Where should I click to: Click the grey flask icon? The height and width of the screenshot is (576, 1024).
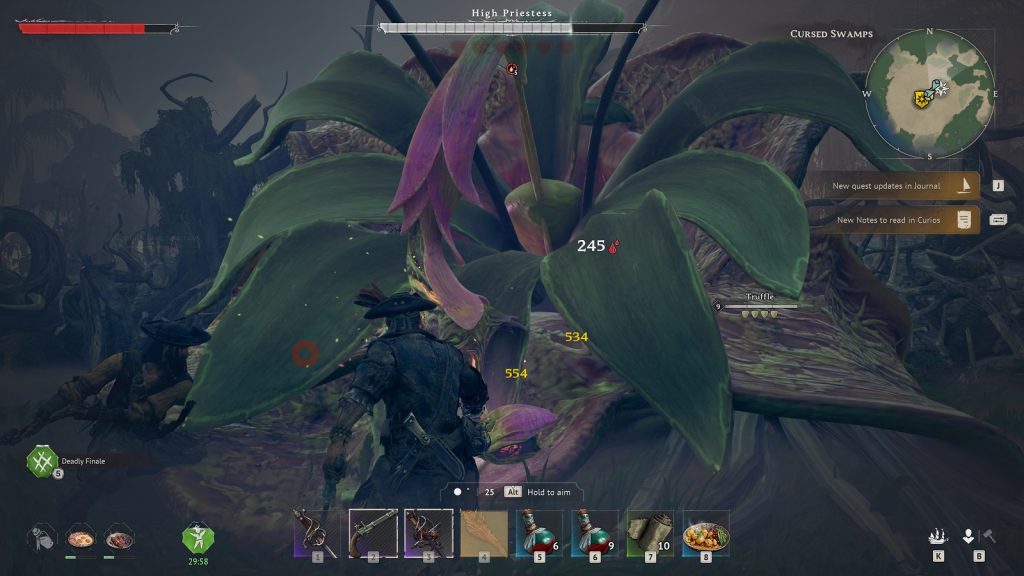pyautogui.click(x=41, y=538)
